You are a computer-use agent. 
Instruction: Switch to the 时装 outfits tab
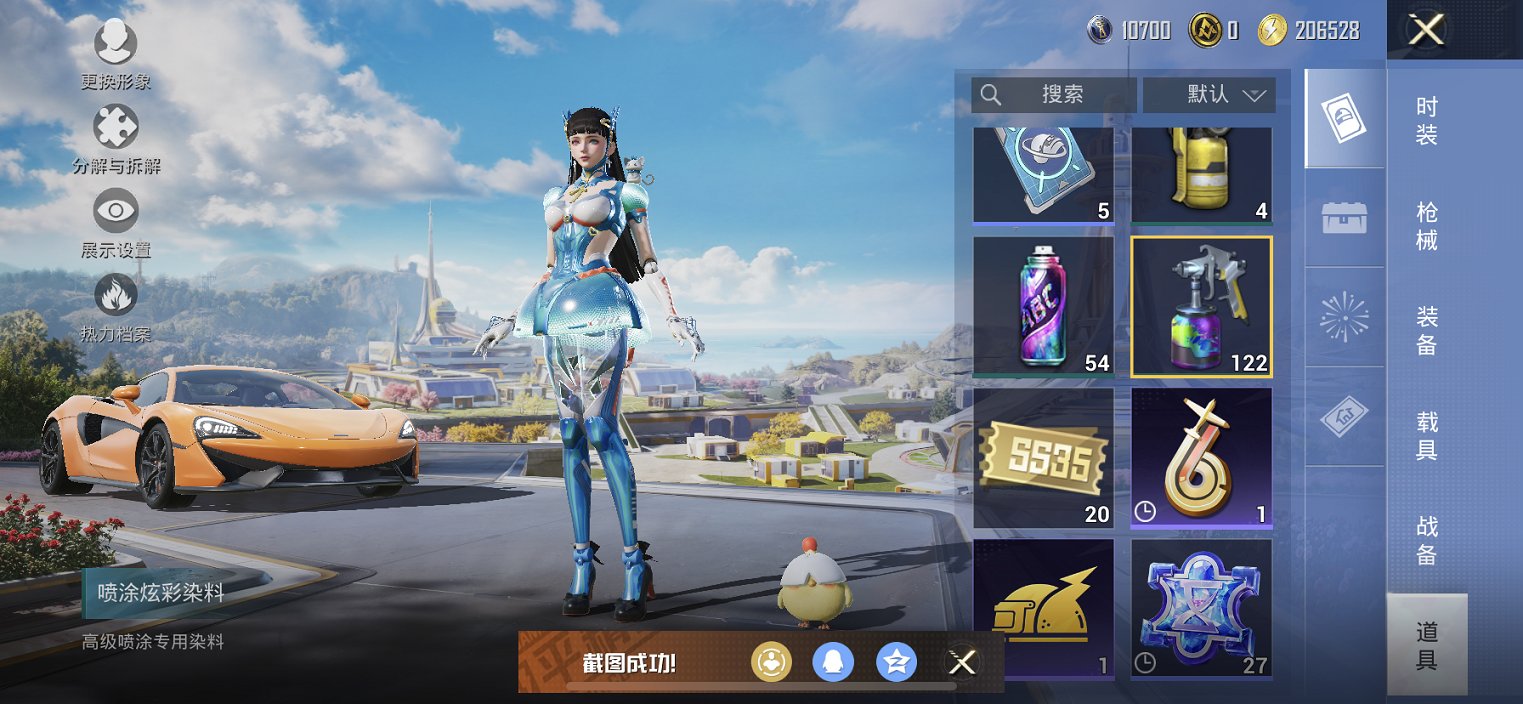pos(1427,121)
